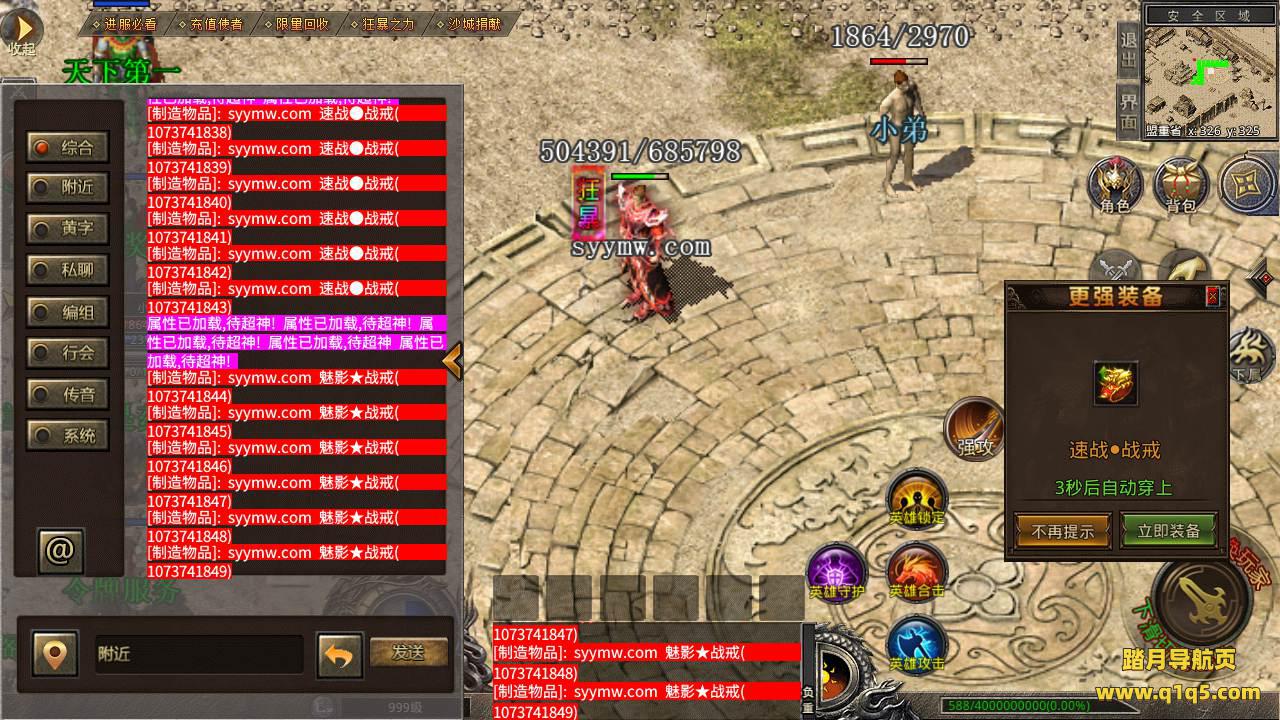Select 不再提示 to stop prompts
This screenshot has height=720, width=1280.
tap(1062, 531)
